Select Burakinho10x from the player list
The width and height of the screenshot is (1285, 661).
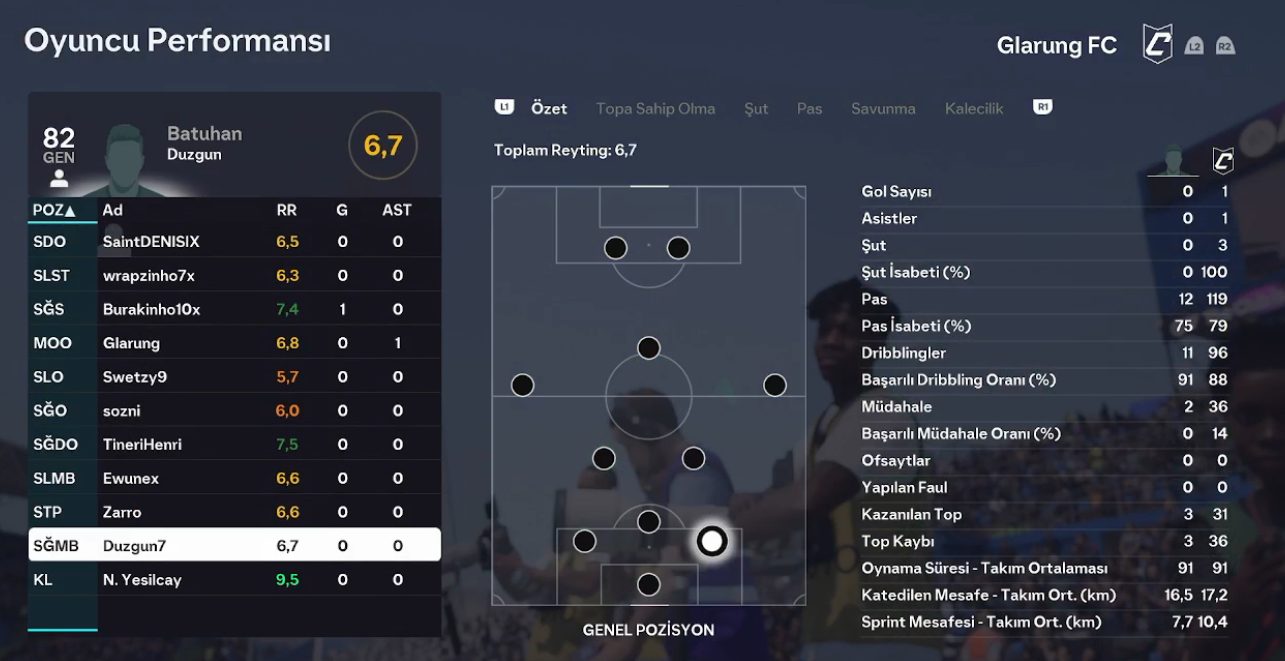(x=151, y=310)
